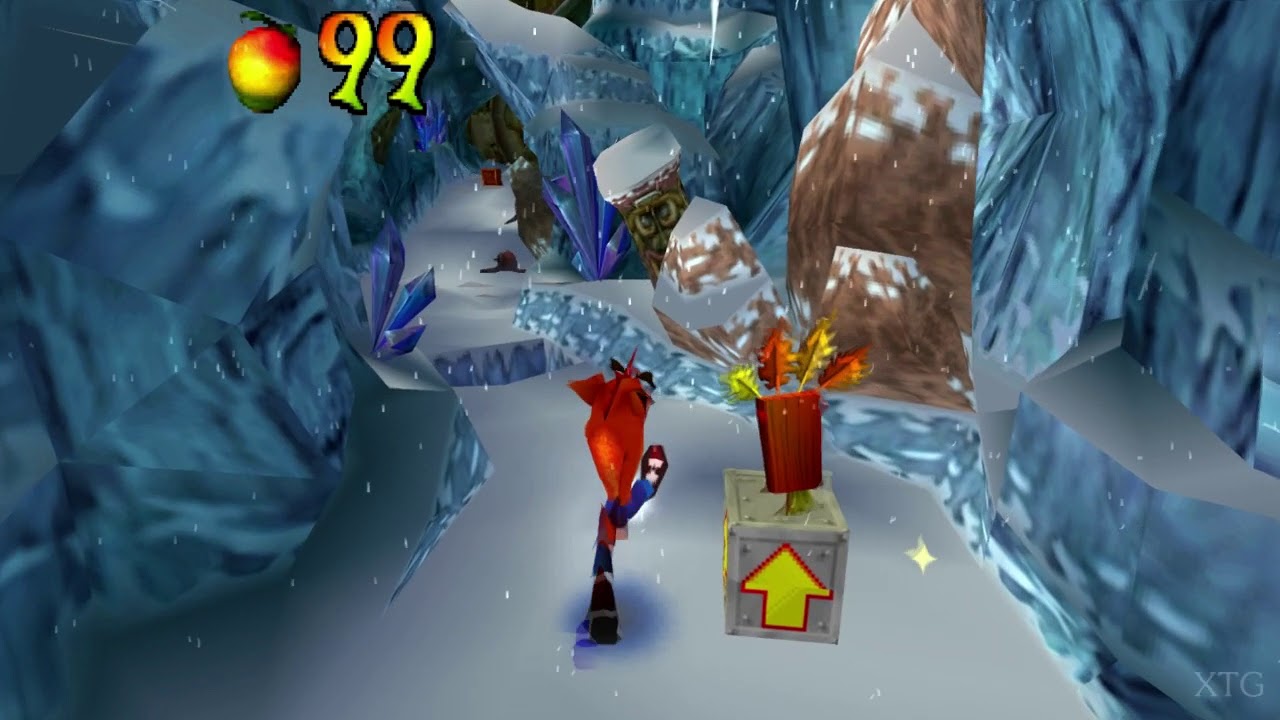Click the small crate near the path top
The image size is (1280, 720).
pos(492,178)
